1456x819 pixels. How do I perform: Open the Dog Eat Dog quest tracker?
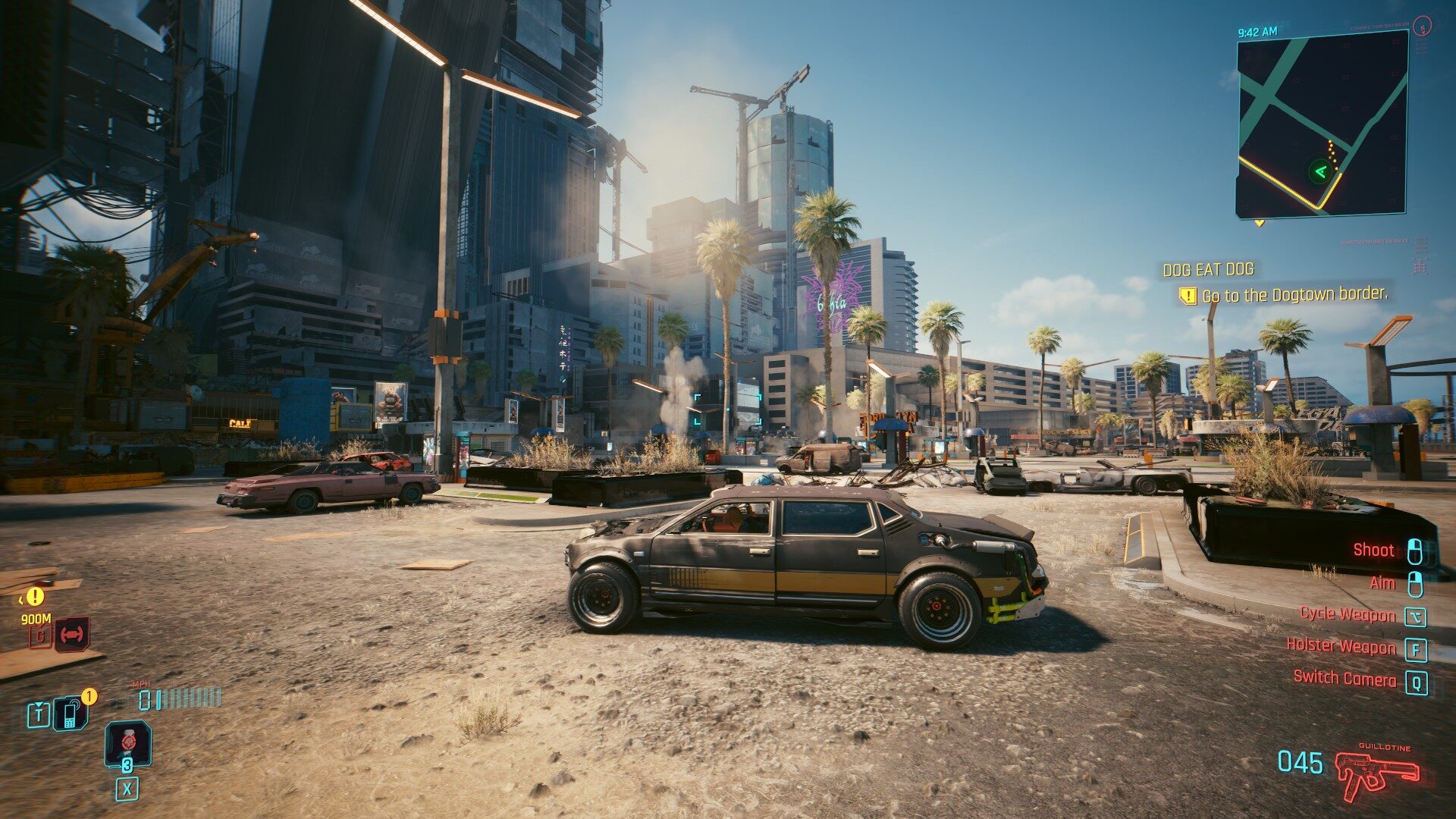(x=1208, y=269)
